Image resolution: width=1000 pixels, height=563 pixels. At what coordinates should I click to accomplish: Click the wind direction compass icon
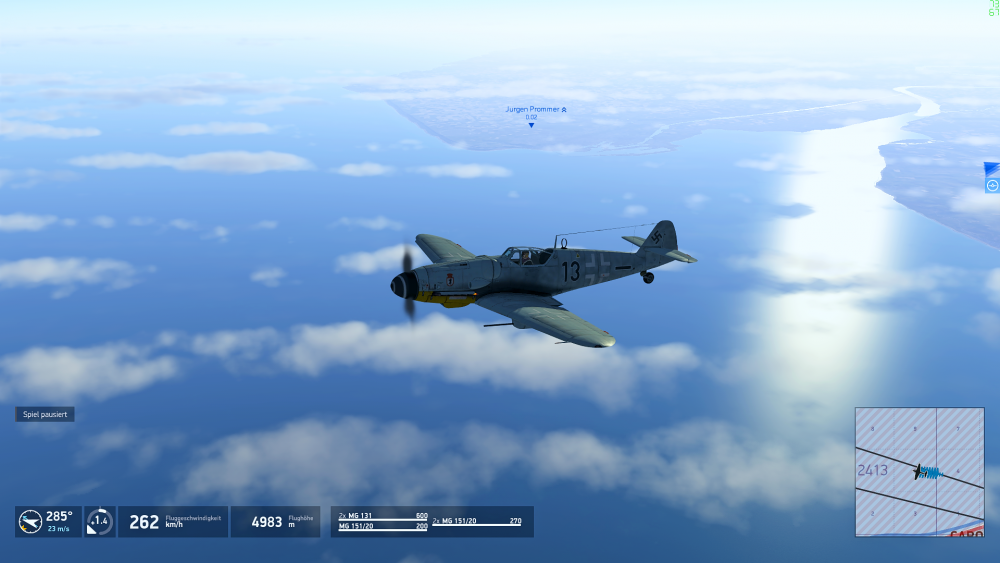click(30, 521)
